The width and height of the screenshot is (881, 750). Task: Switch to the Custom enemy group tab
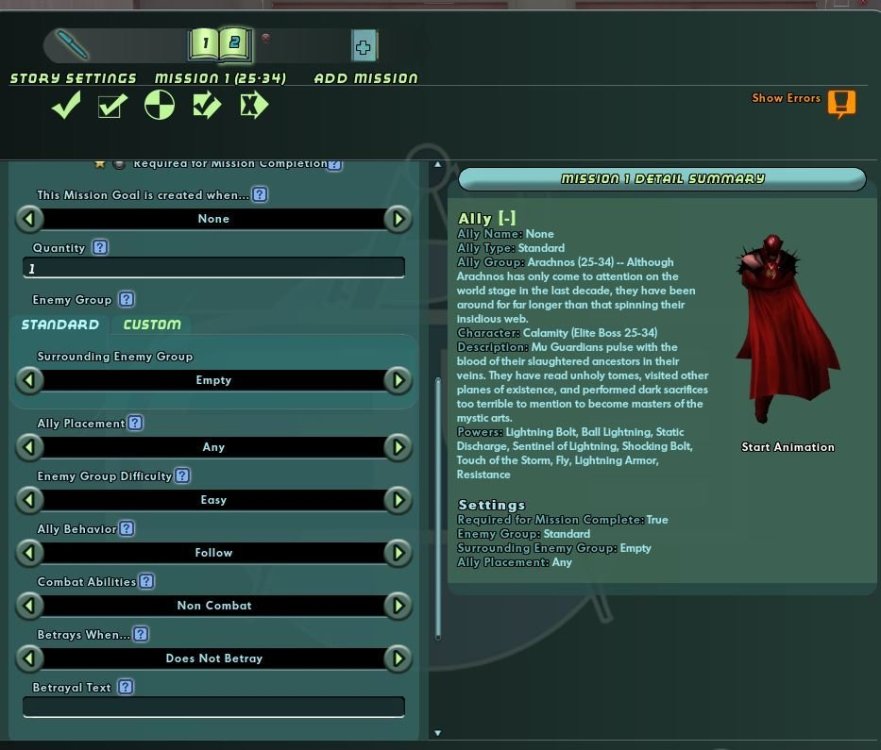coord(152,325)
